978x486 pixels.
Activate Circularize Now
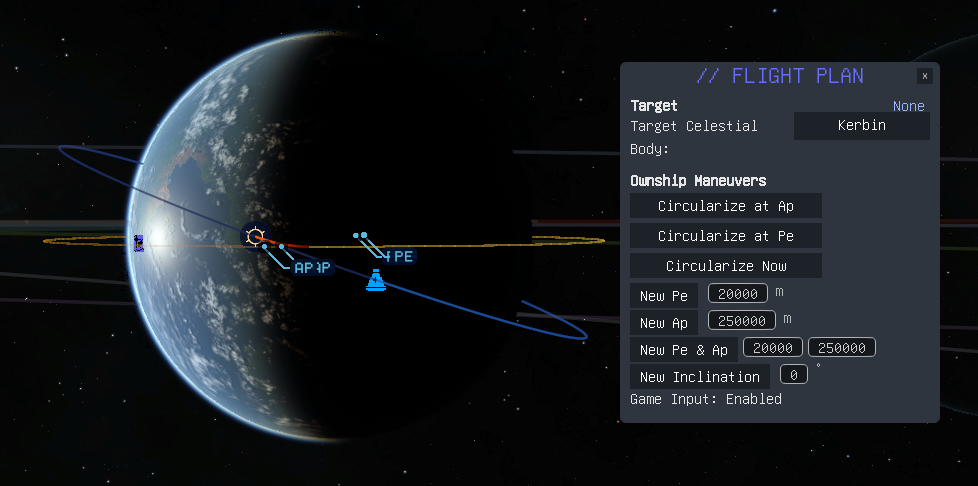click(x=725, y=266)
